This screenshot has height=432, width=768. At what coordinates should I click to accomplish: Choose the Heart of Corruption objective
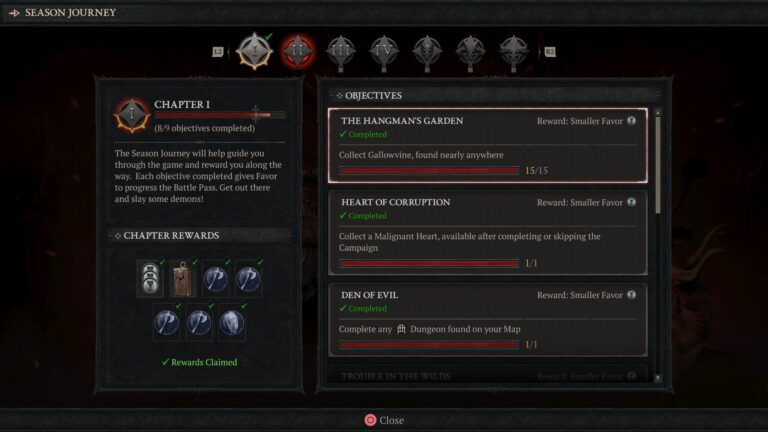point(487,233)
